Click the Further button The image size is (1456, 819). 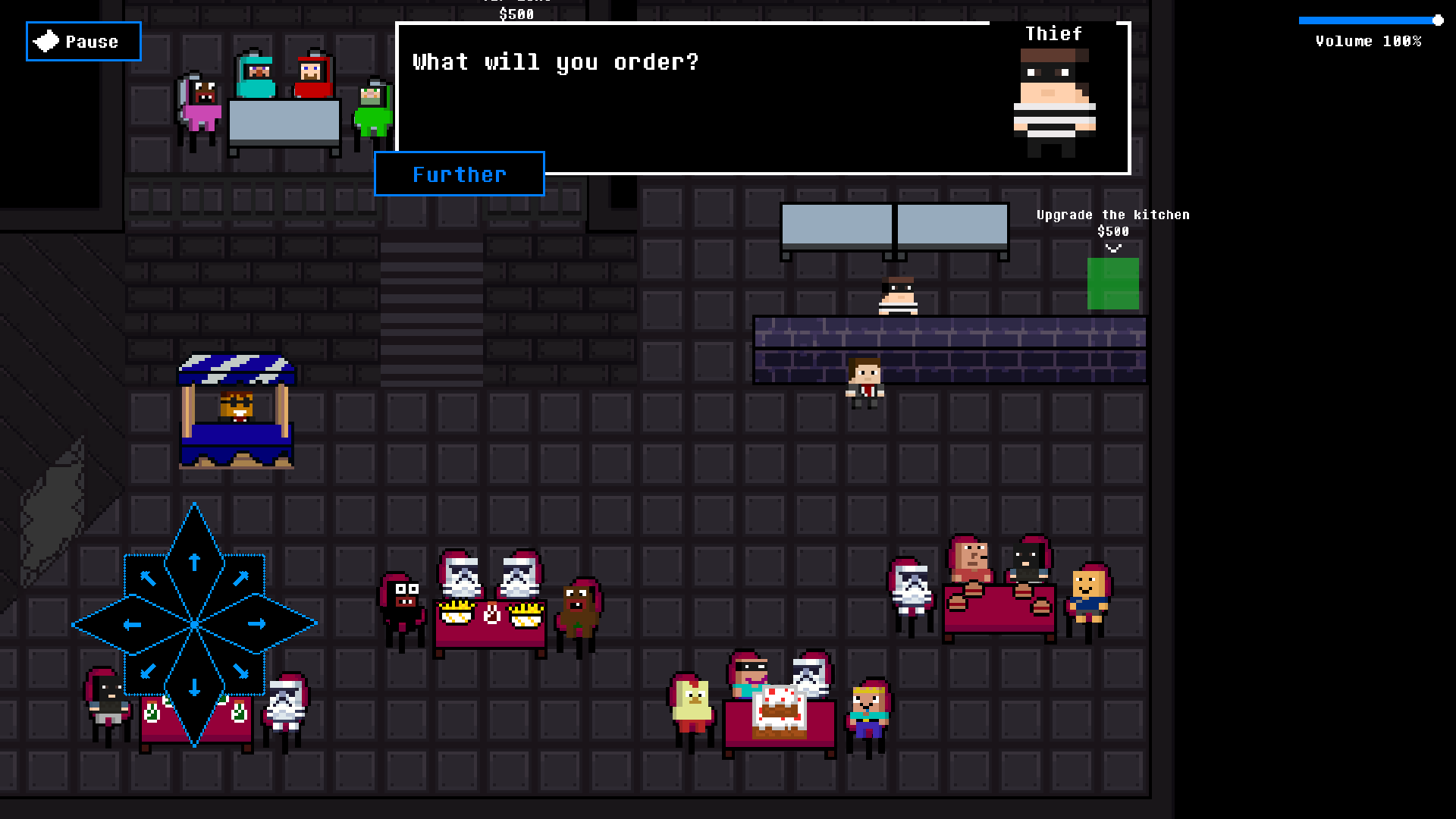(459, 174)
